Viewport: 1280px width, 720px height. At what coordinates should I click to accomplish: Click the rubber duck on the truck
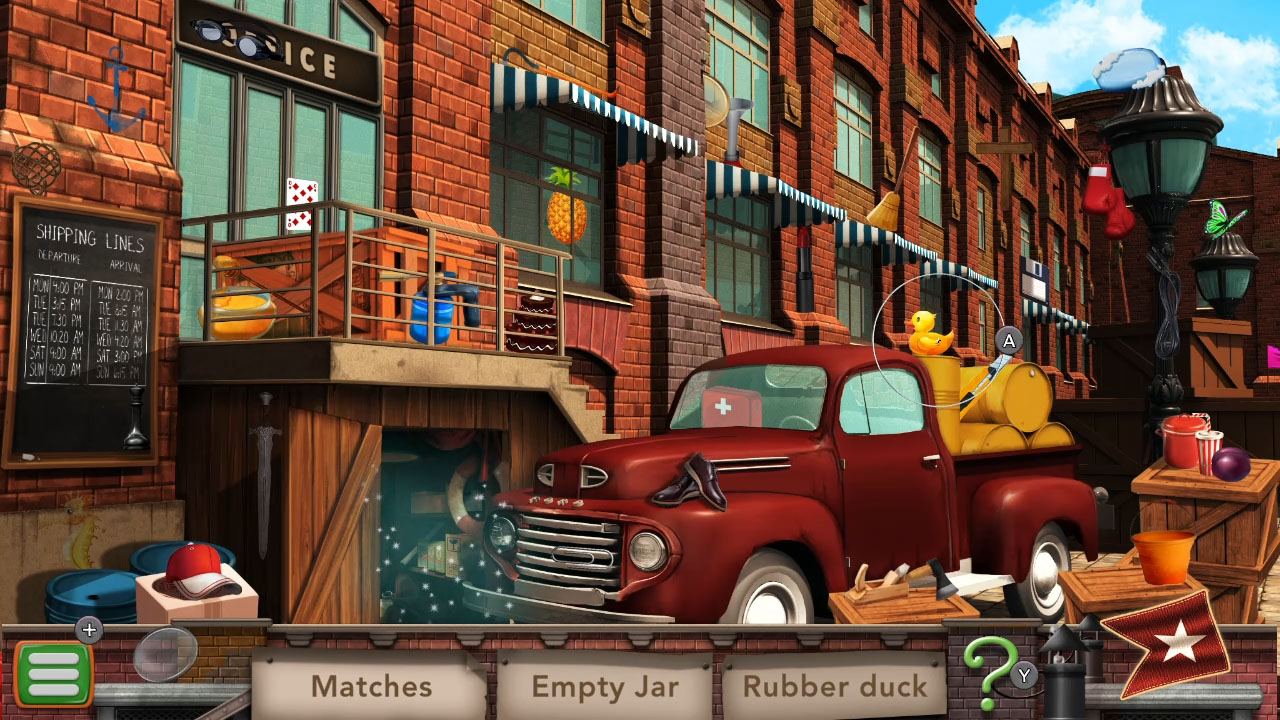click(932, 330)
